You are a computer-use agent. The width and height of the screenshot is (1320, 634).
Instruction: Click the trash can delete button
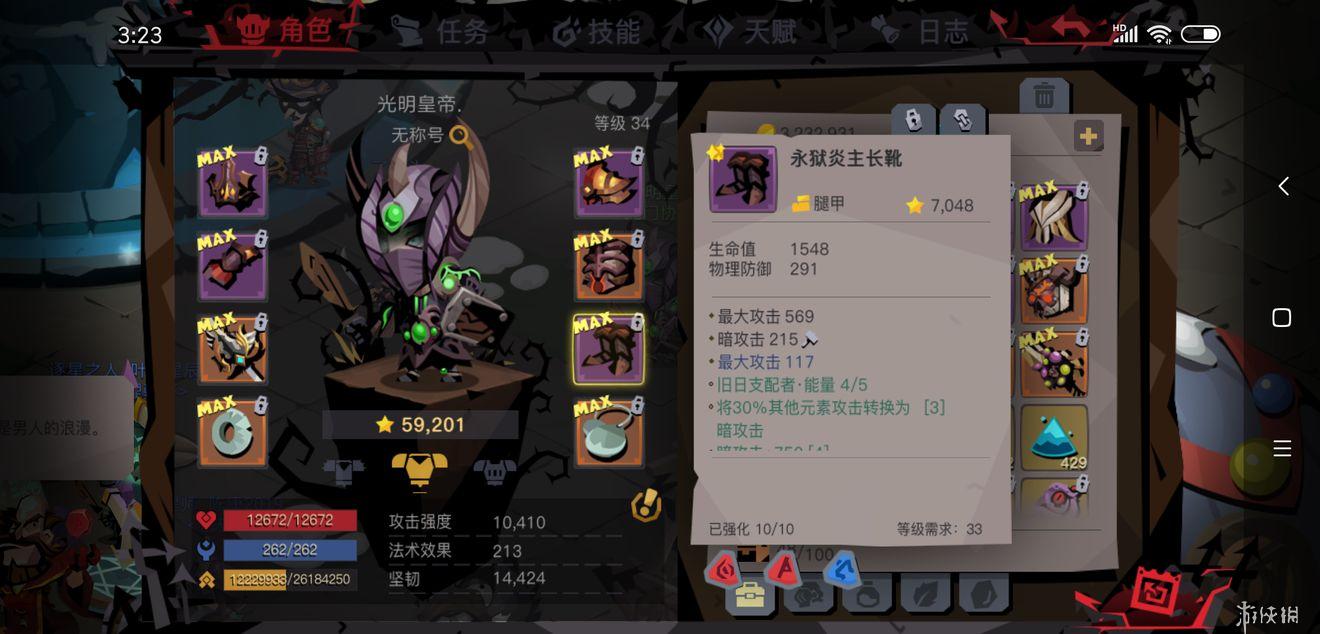pyautogui.click(x=1043, y=96)
